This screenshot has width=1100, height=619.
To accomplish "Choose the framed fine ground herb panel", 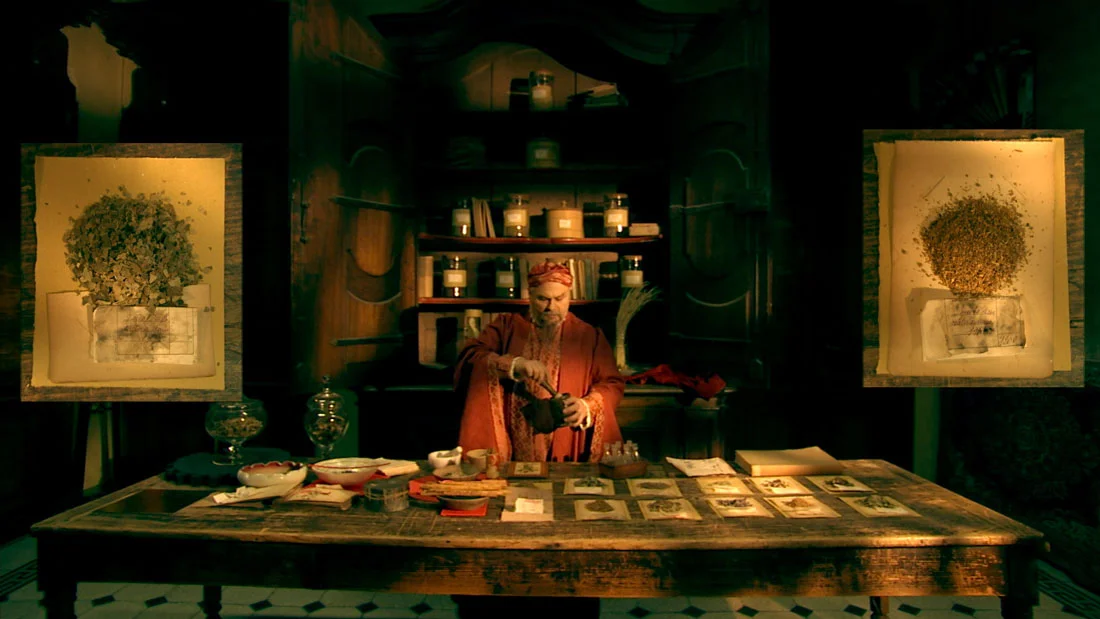I will [x=973, y=258].
